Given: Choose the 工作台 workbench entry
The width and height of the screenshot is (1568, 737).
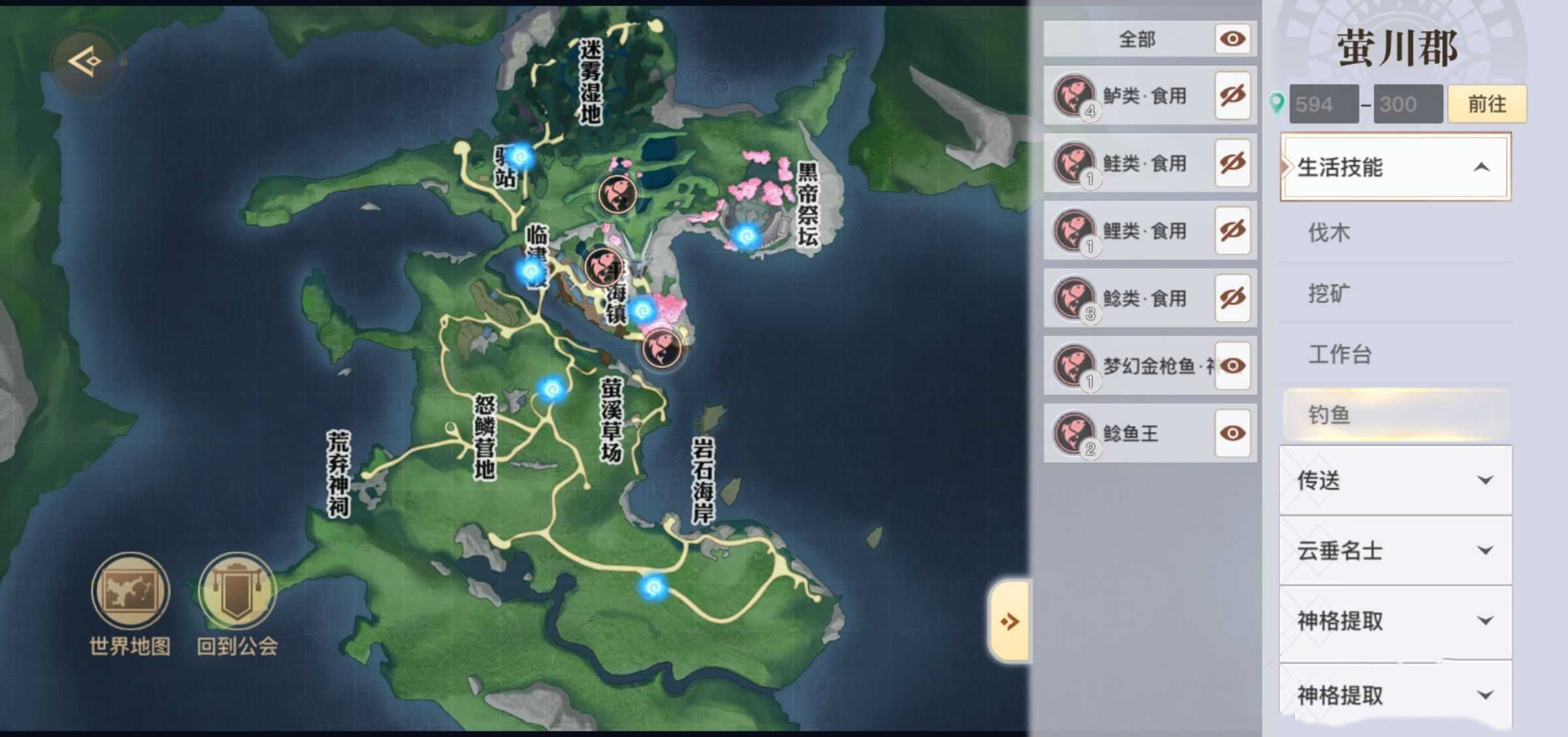Looking at the screenshot, I should tap(1339, 354).
